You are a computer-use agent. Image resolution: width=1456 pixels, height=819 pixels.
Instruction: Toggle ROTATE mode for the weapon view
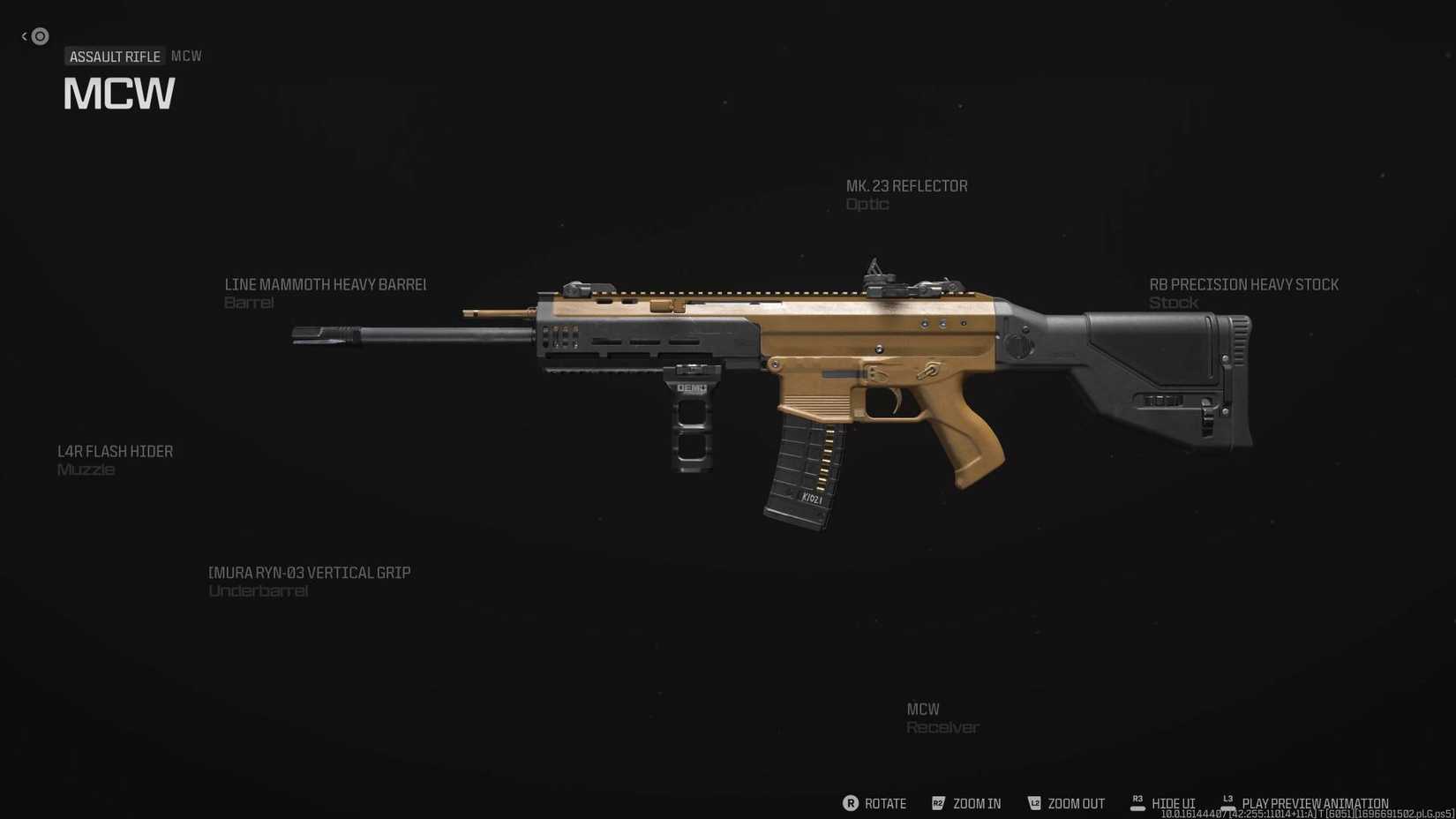pos(885,804)
